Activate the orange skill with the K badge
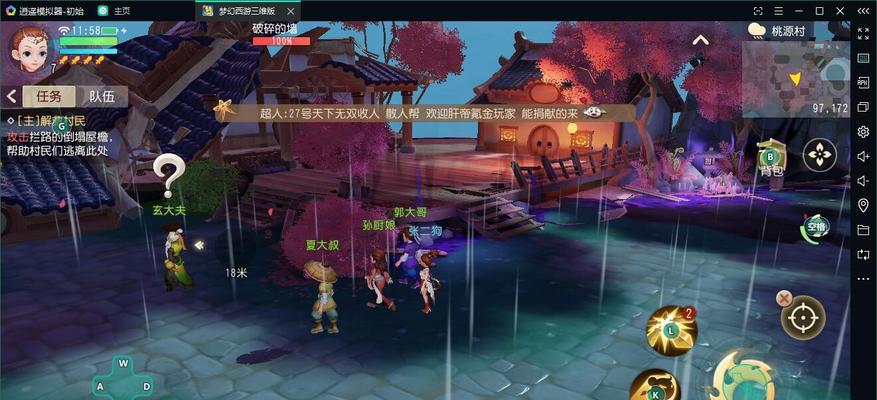 tap(656, 386)
